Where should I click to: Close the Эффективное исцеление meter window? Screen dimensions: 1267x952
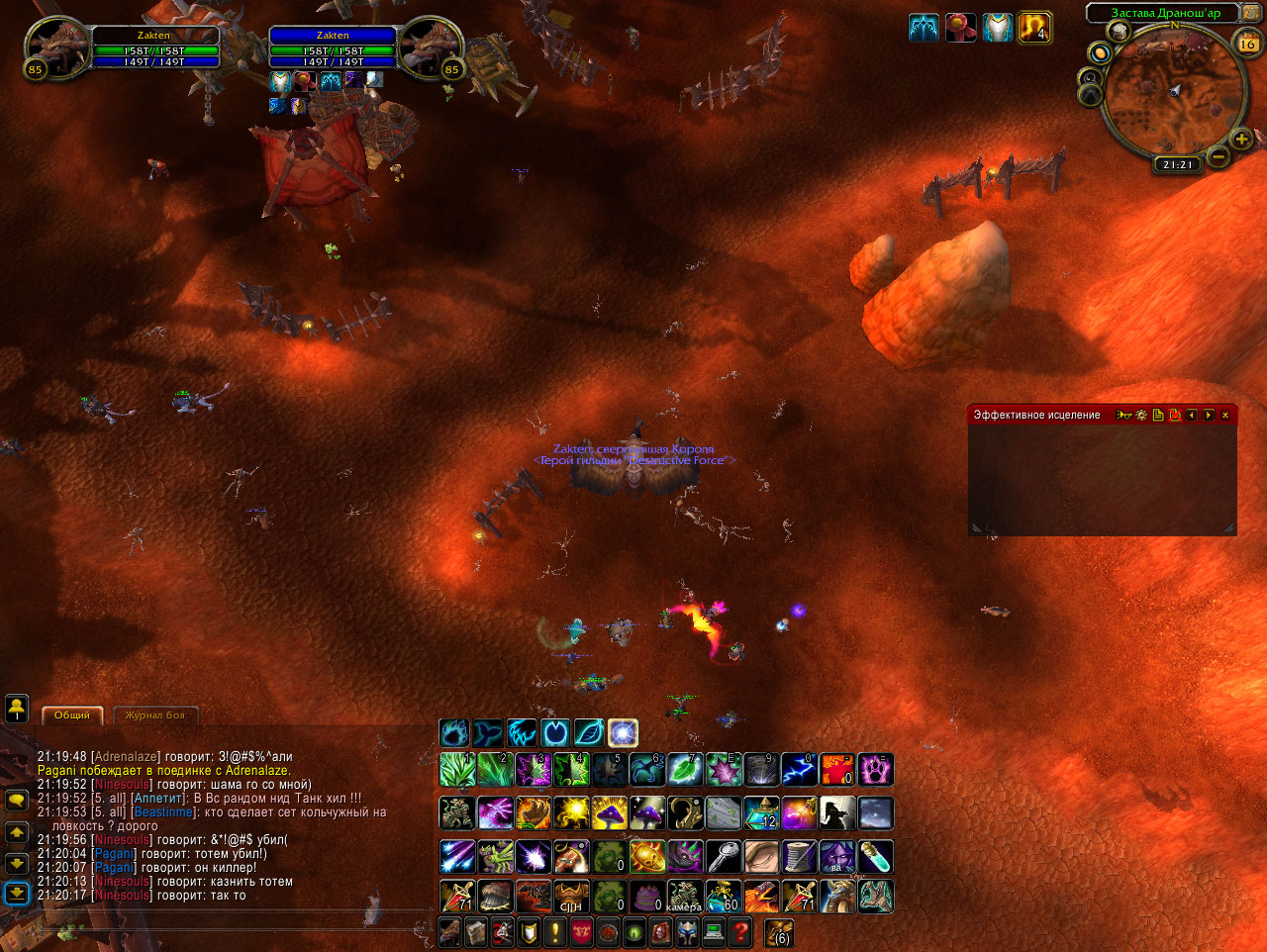[1225, 416]
